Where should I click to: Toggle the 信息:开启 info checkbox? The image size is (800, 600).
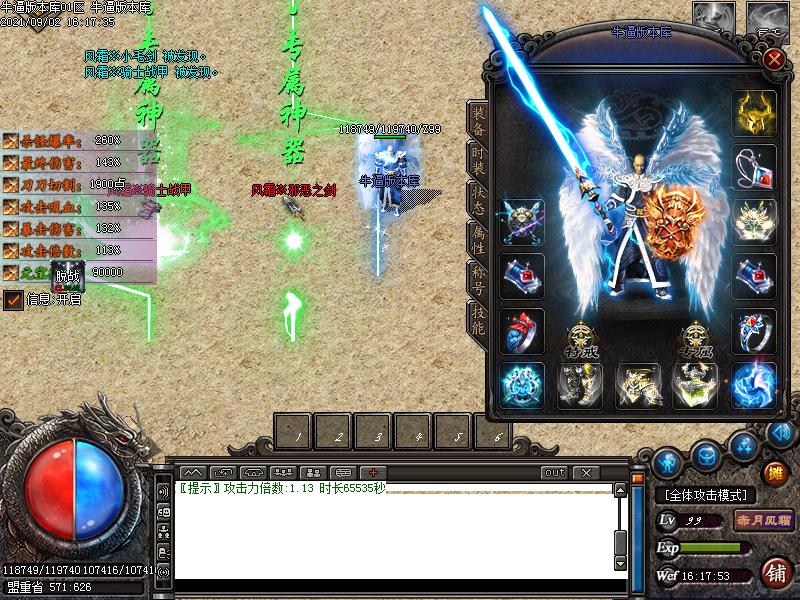pyautogui.click(x=13, y=299)
